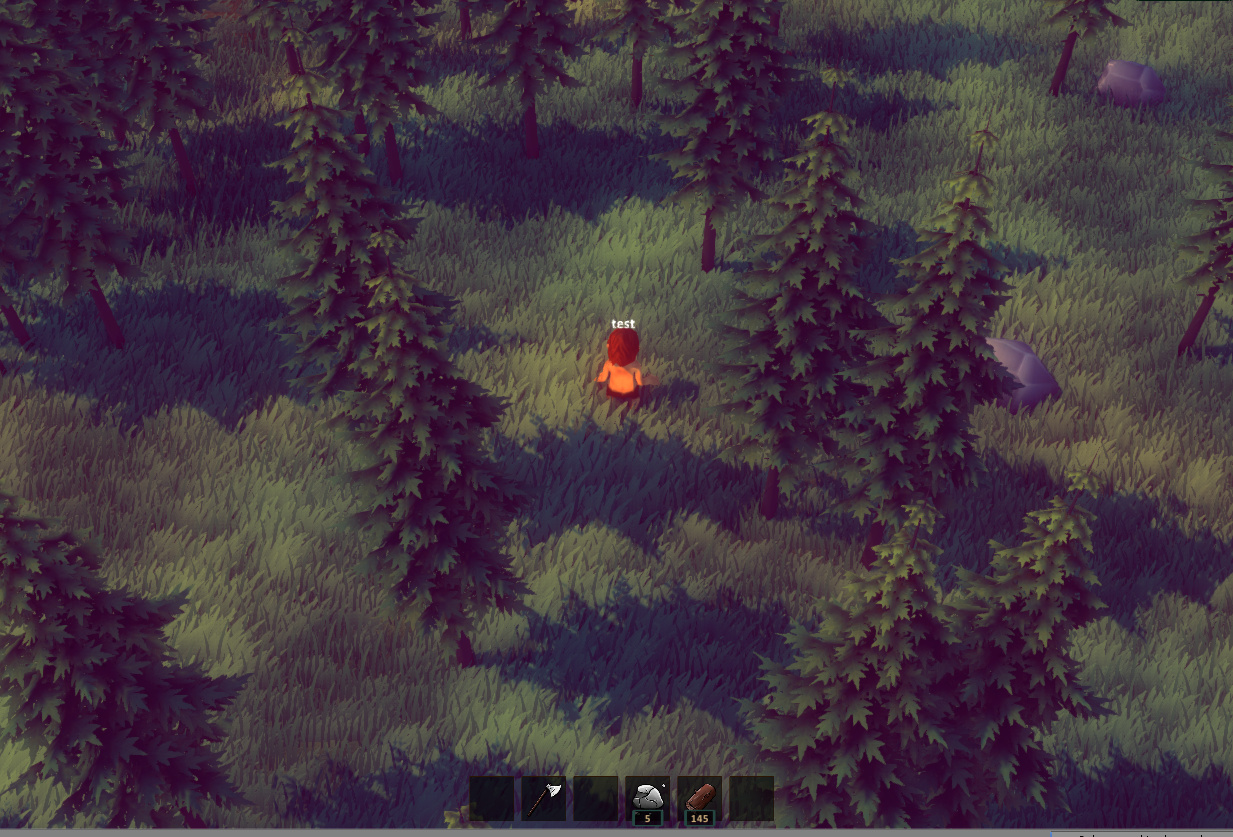Select the axe hotbar slot
This screenshot has width=1233, height=837.
tap(544, 798)
